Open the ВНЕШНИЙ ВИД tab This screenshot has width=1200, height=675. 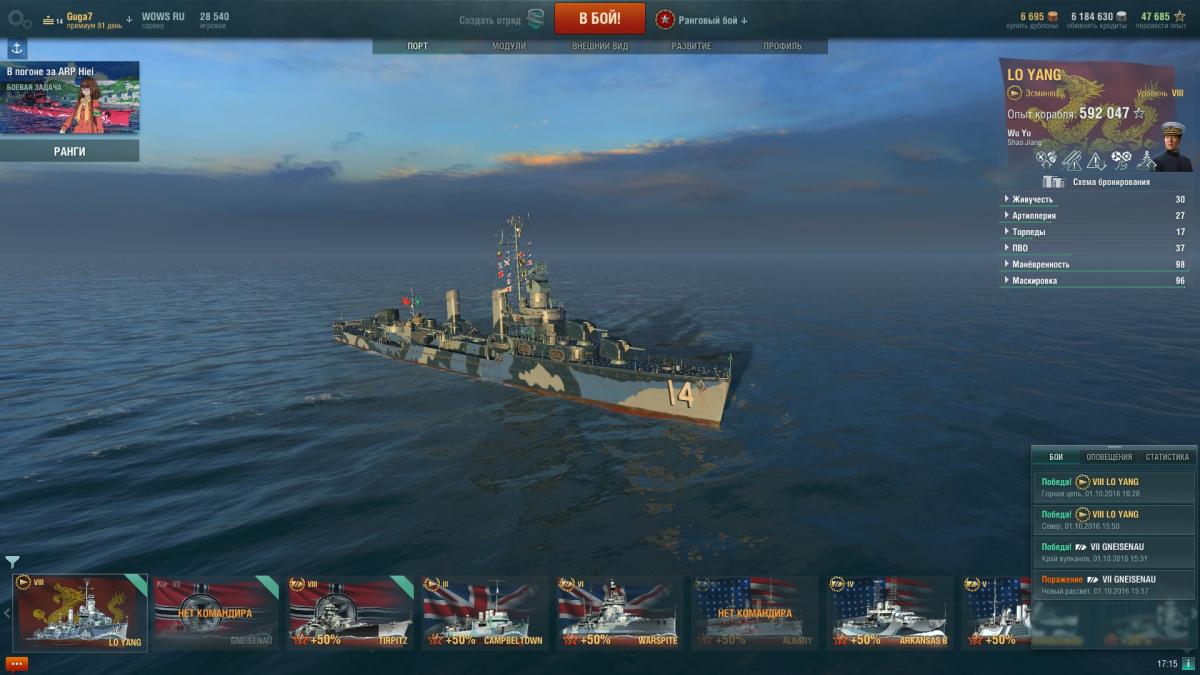pyautogui.click(x=600, y=47)
